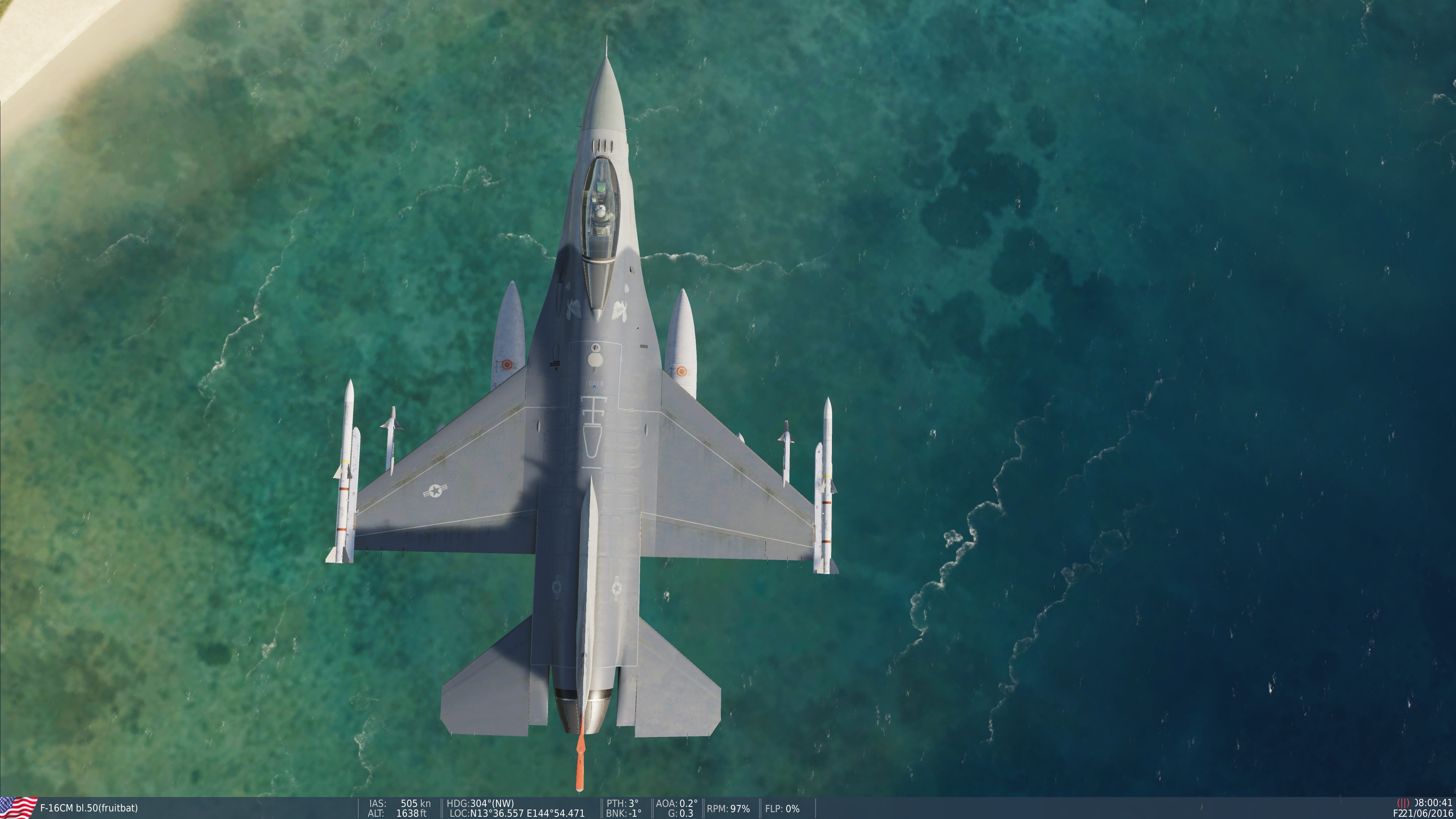
Task: Select the IAS airspeed readout
Action: click(399, 804)
